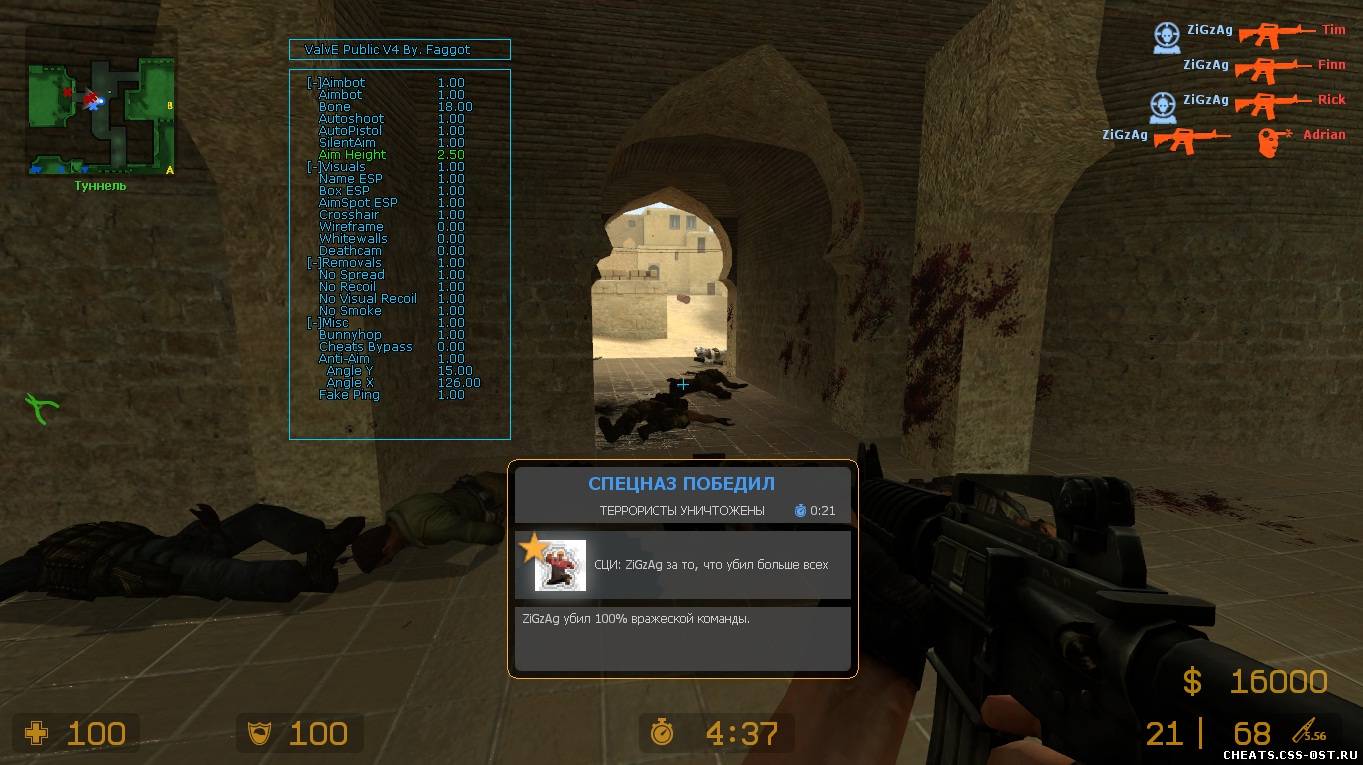Collapse the [-]Misc section

pyautogui.click(x=329, y=323)
